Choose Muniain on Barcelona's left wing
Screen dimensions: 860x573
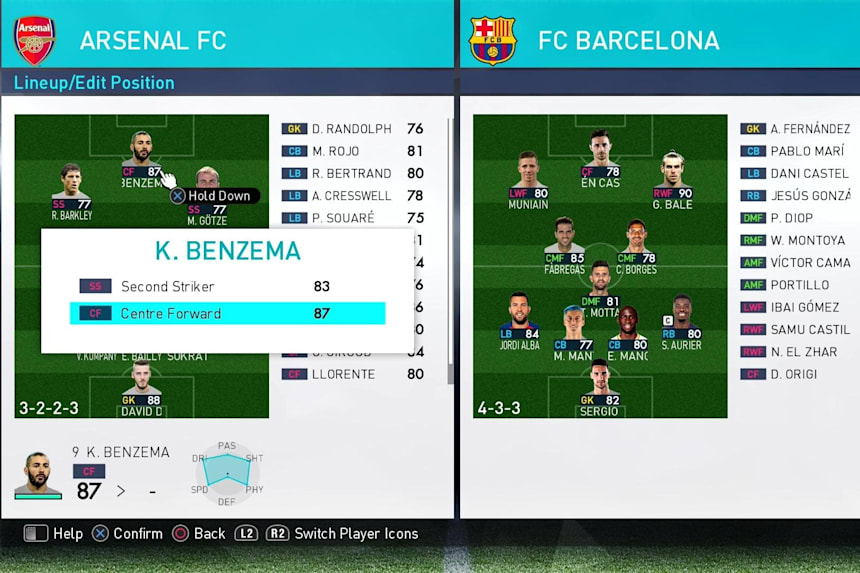coord(527,179)
